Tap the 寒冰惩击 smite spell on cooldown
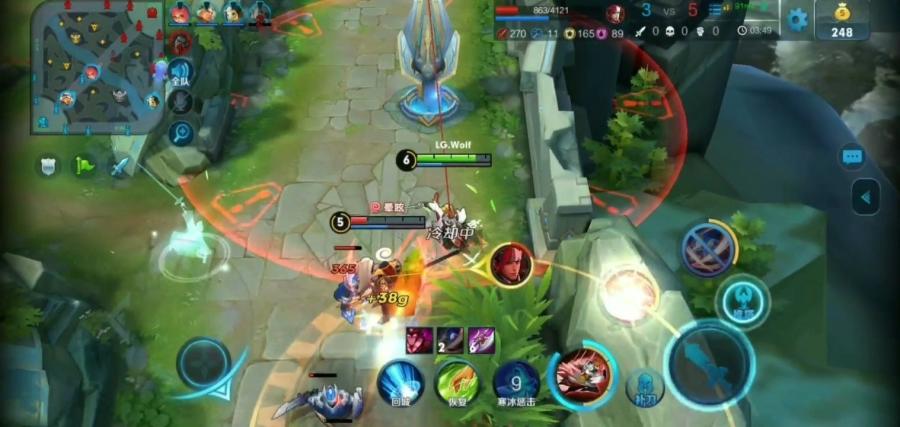900x427 pixels. coord(516,381)
